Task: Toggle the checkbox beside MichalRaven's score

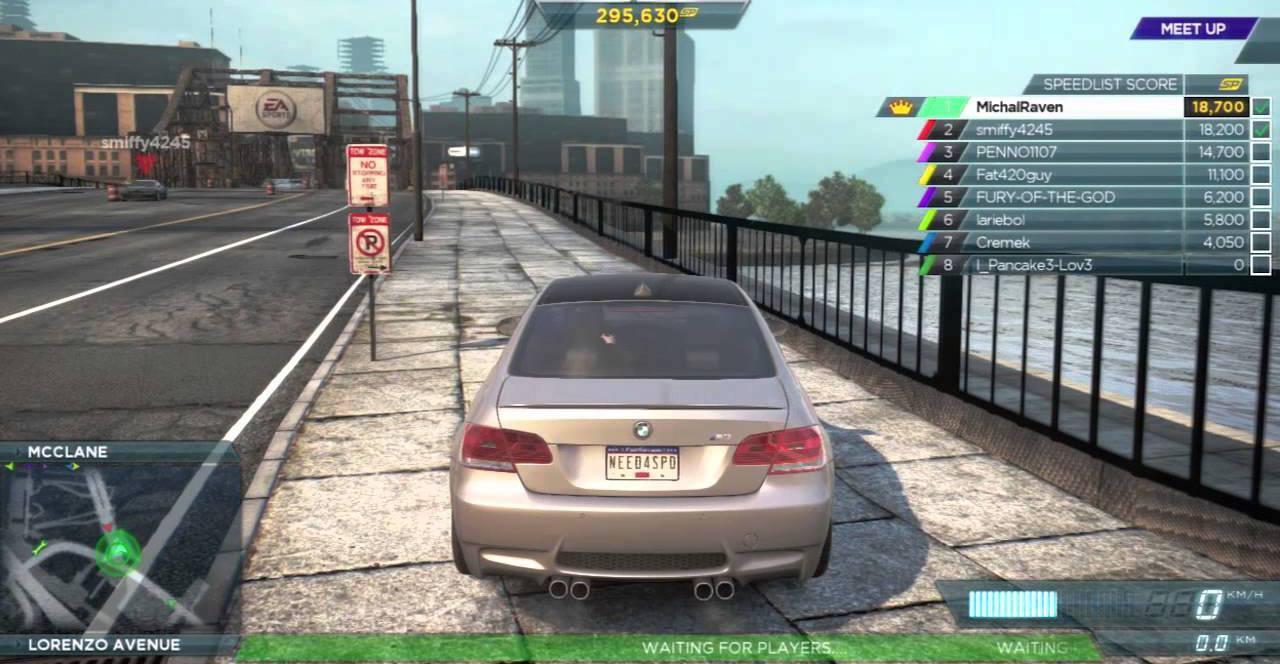Action: point(1261,107)
